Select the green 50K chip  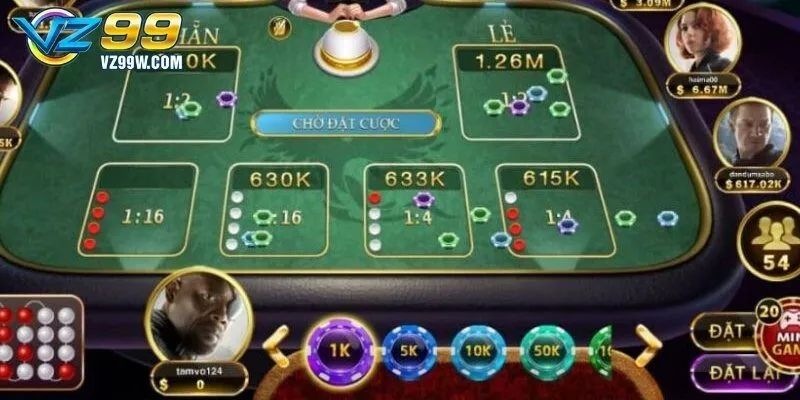tap(547, 352)
